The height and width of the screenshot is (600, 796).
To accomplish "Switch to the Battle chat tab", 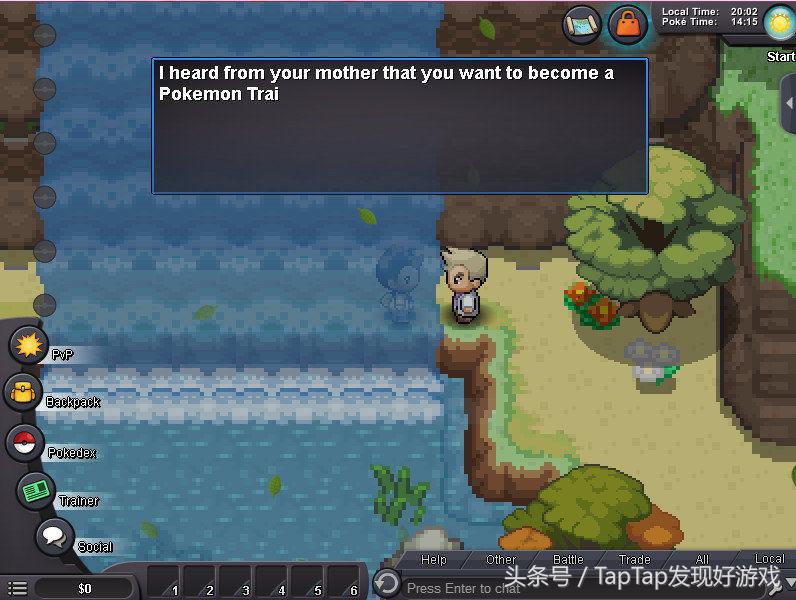I will point(568,560).
